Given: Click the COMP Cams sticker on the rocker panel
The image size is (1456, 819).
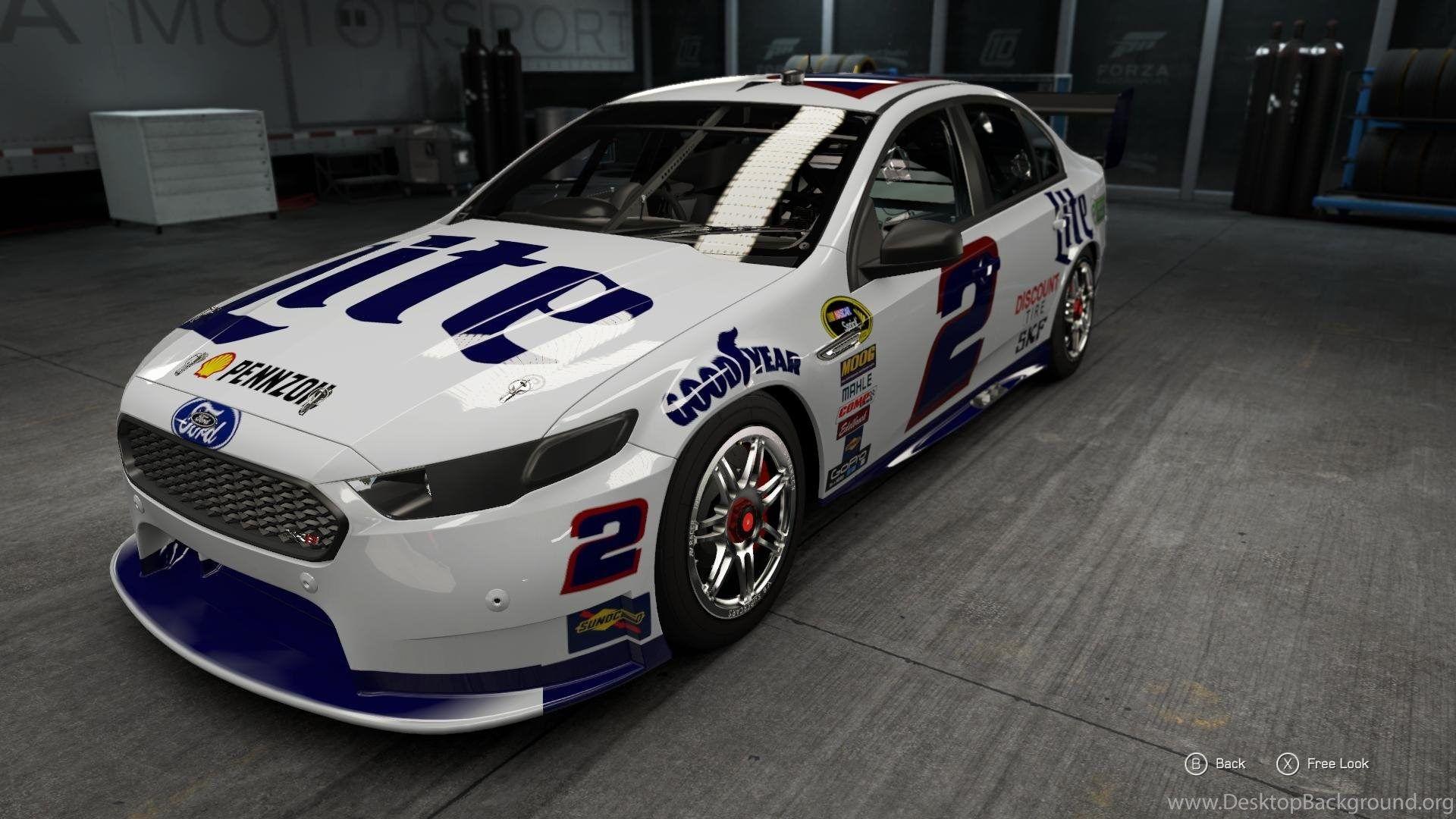Looking at the screenshot, I should coord(854,406).
